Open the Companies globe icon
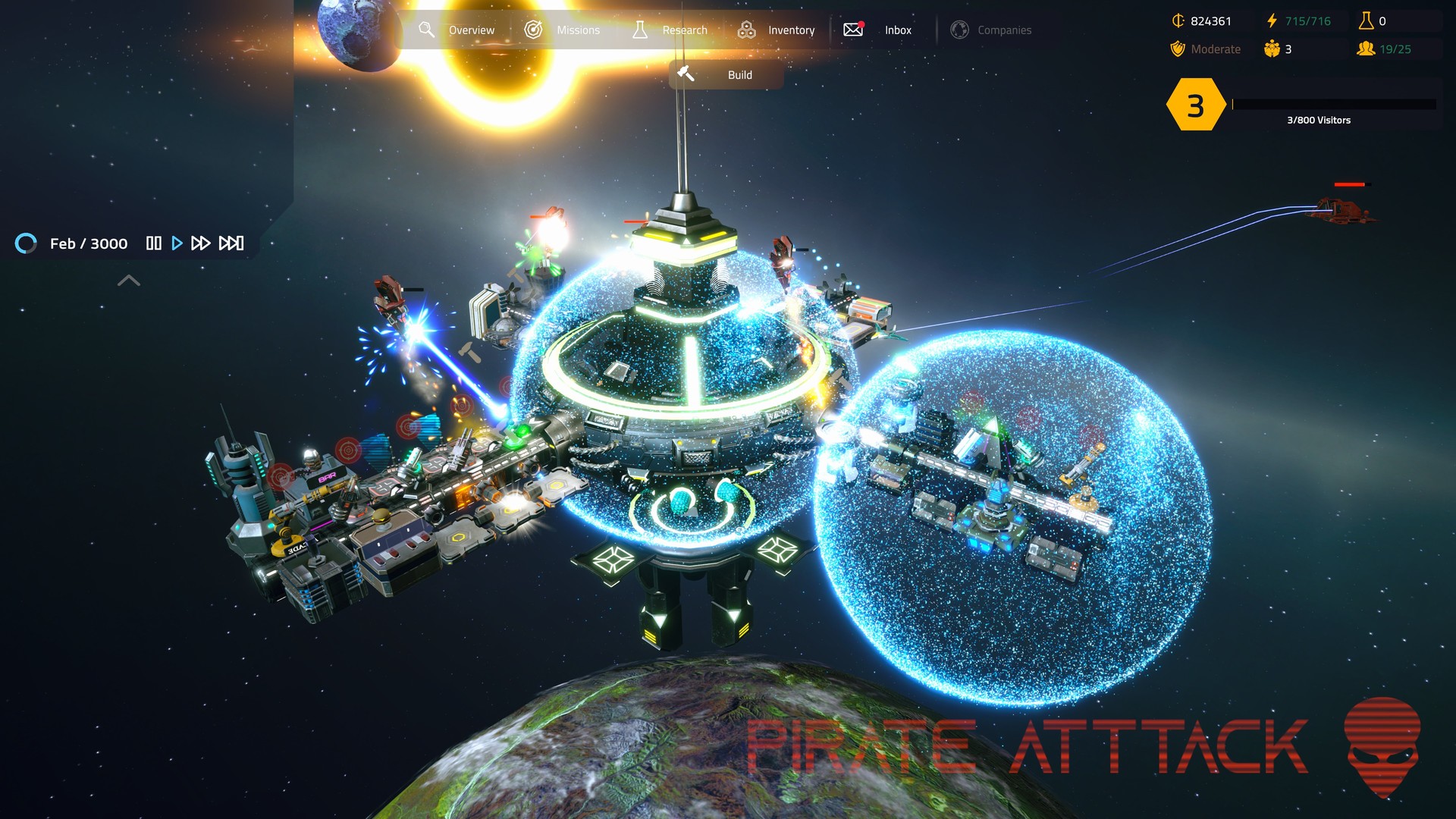Image resolution: width=1456 pixels, height=819 pixels. [x=961, y=30]
